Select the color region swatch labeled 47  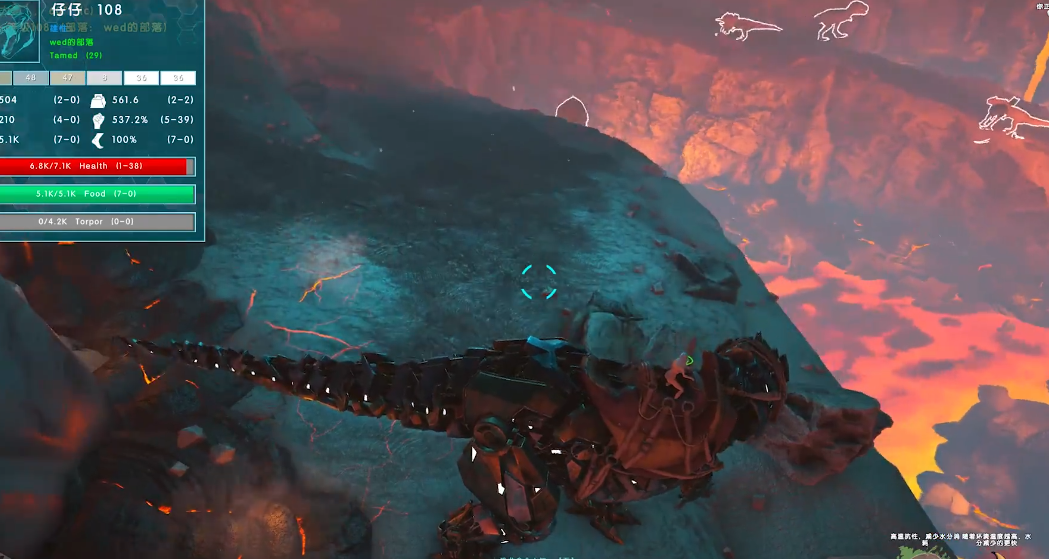67,78
